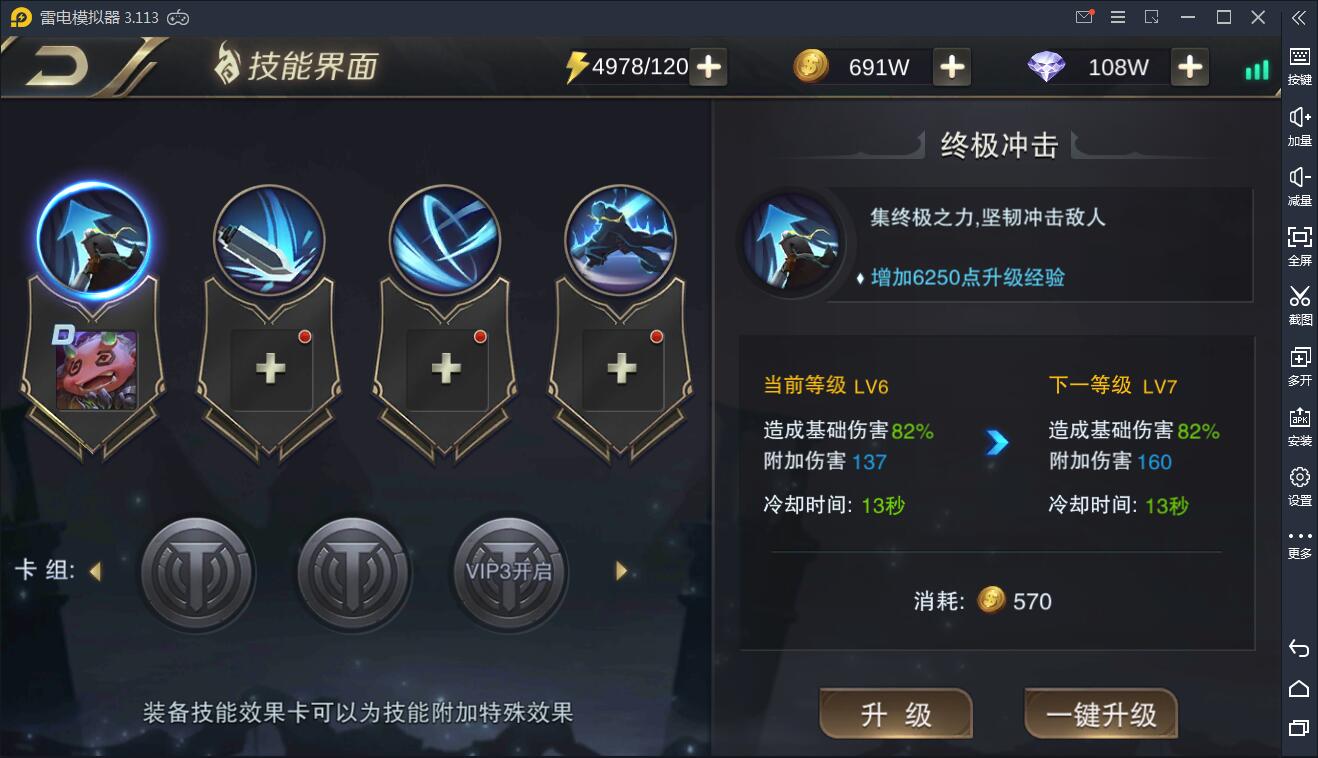The image size is (1318, 758).
Task: Open the 安装 APK installer
Action: [x=1298, y=425]
